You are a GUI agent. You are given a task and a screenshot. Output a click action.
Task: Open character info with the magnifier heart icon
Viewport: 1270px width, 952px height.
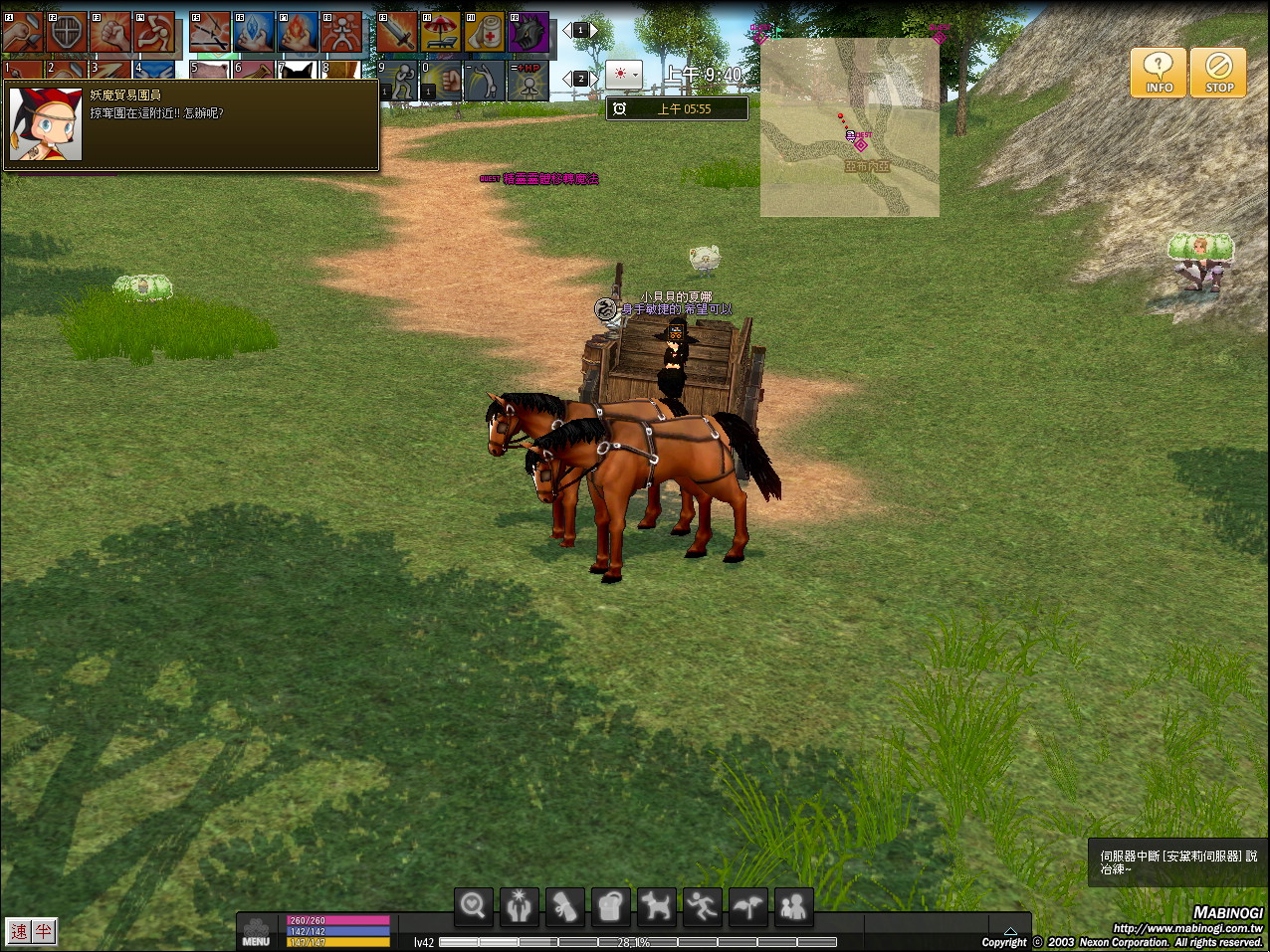473,906
